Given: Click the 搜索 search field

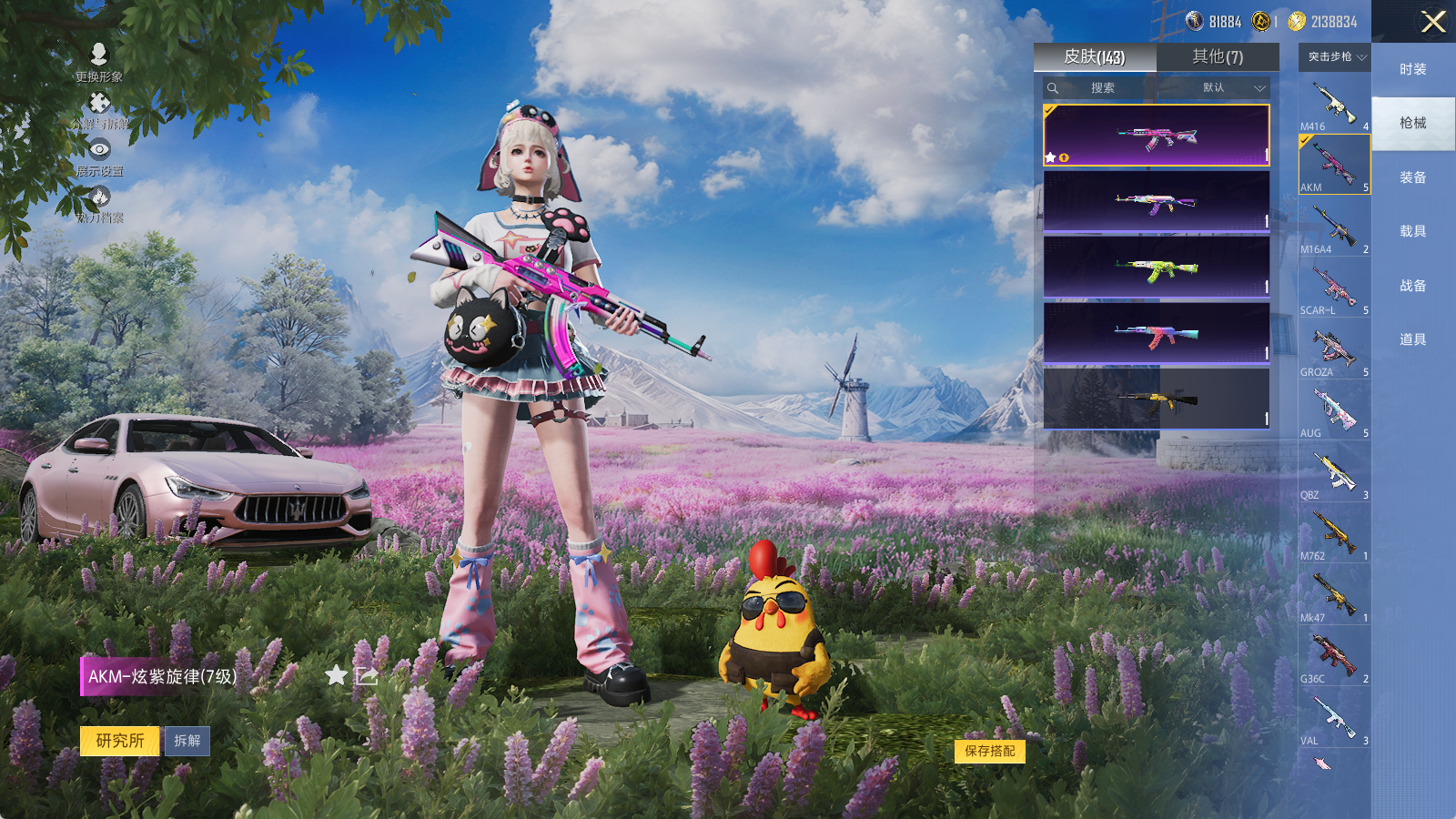Looking at the screenshot, I should click(1102, 88).
